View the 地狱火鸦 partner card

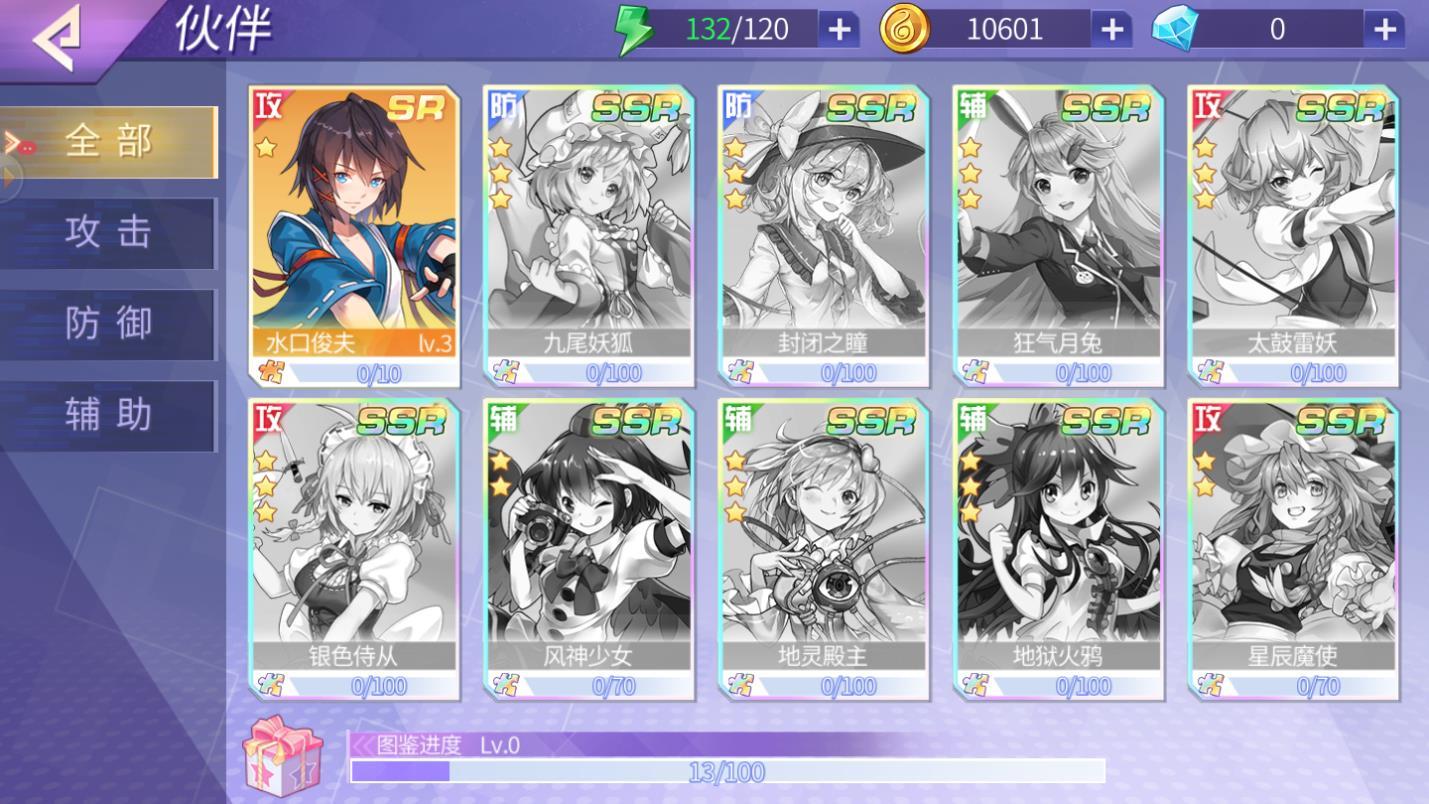[1058, 548]
